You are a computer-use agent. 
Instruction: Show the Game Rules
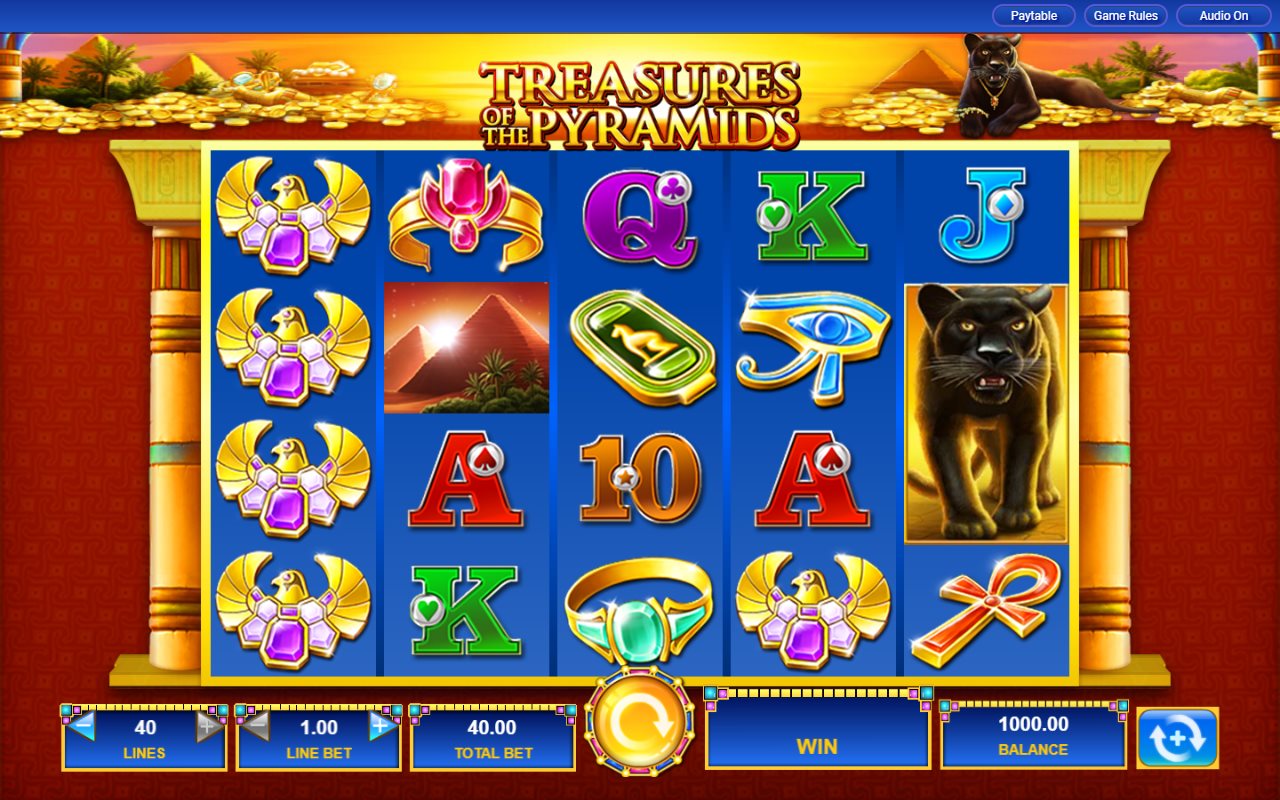pyautogui.click(x=1125, y=16)
